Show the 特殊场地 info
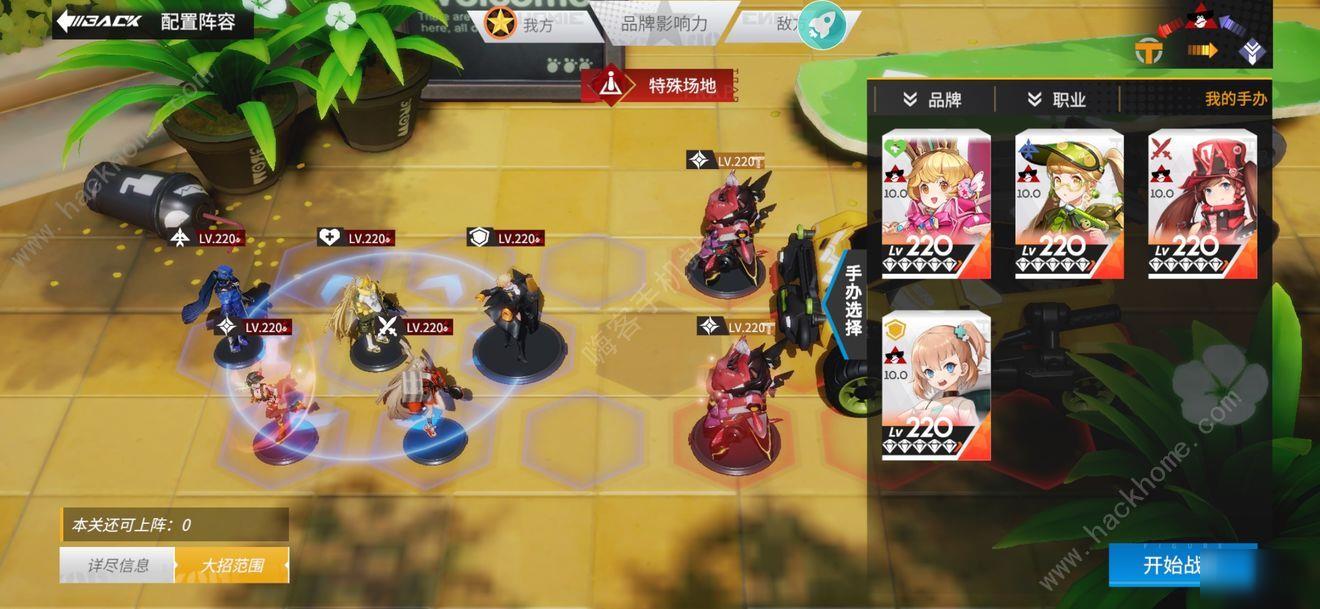 [661, 86]
